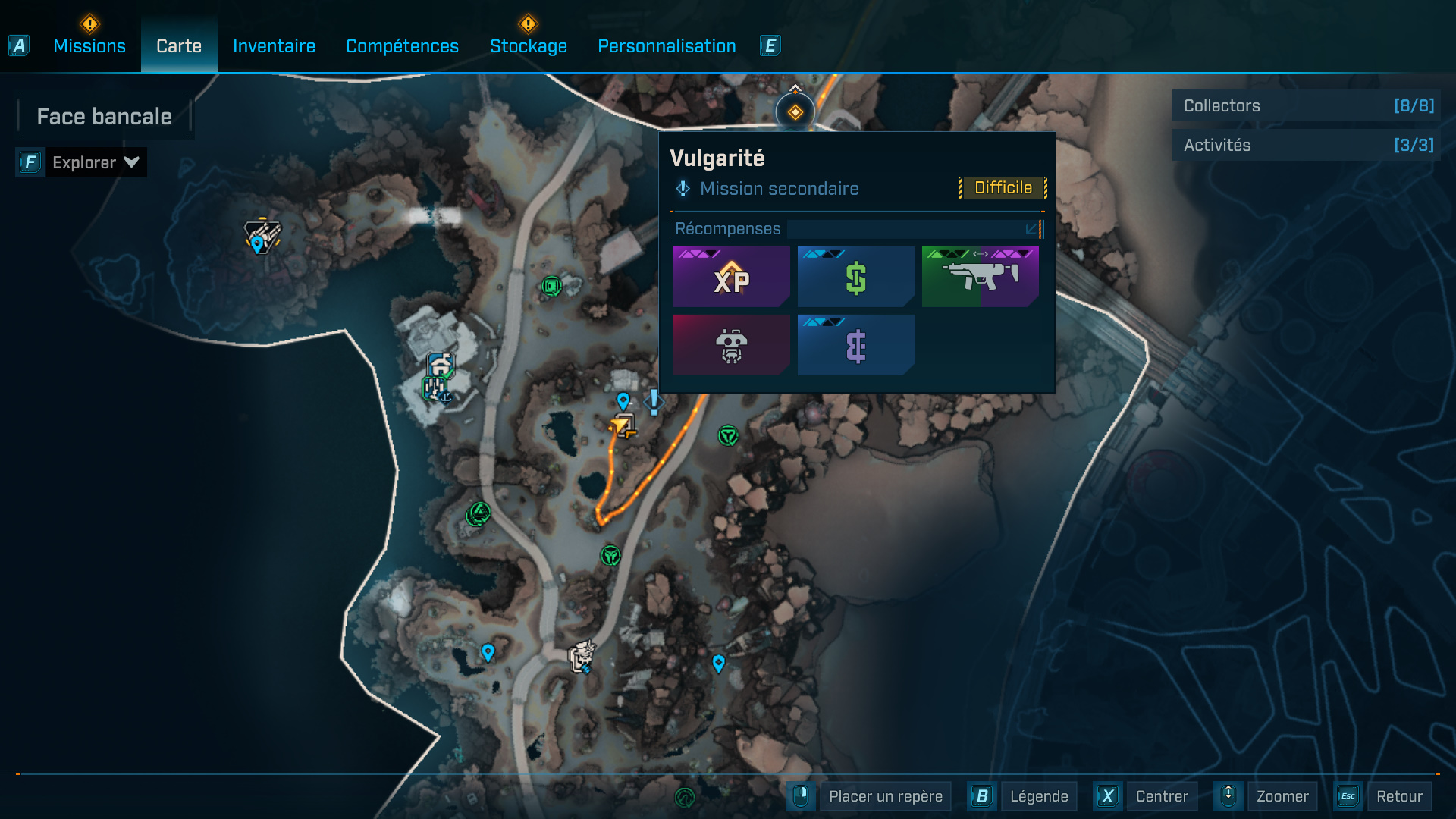
Task: Switch to the Inventaire tab
Action: pyautogui.click(x=274, y=45)
